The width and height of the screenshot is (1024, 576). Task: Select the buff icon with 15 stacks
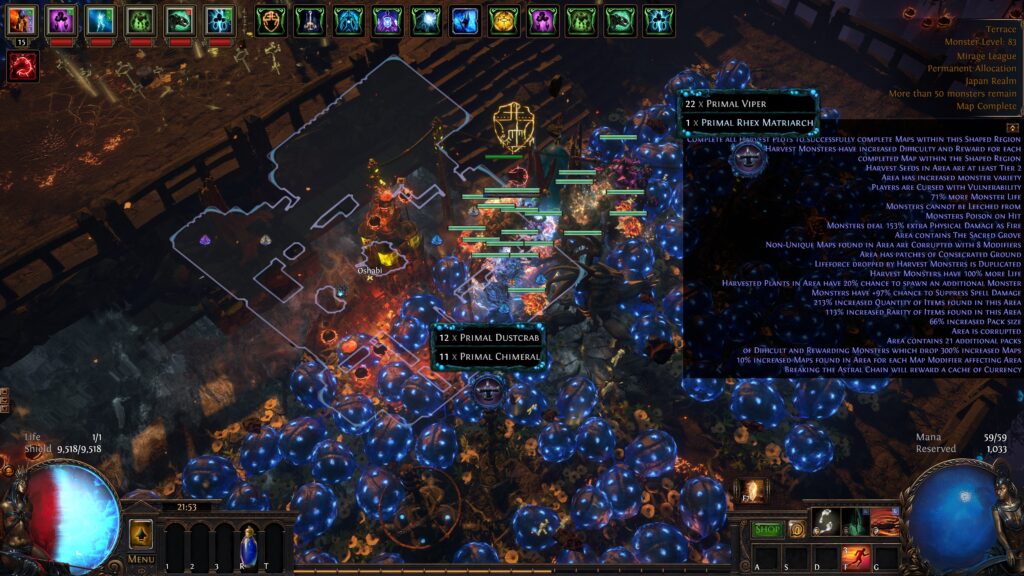23,20
